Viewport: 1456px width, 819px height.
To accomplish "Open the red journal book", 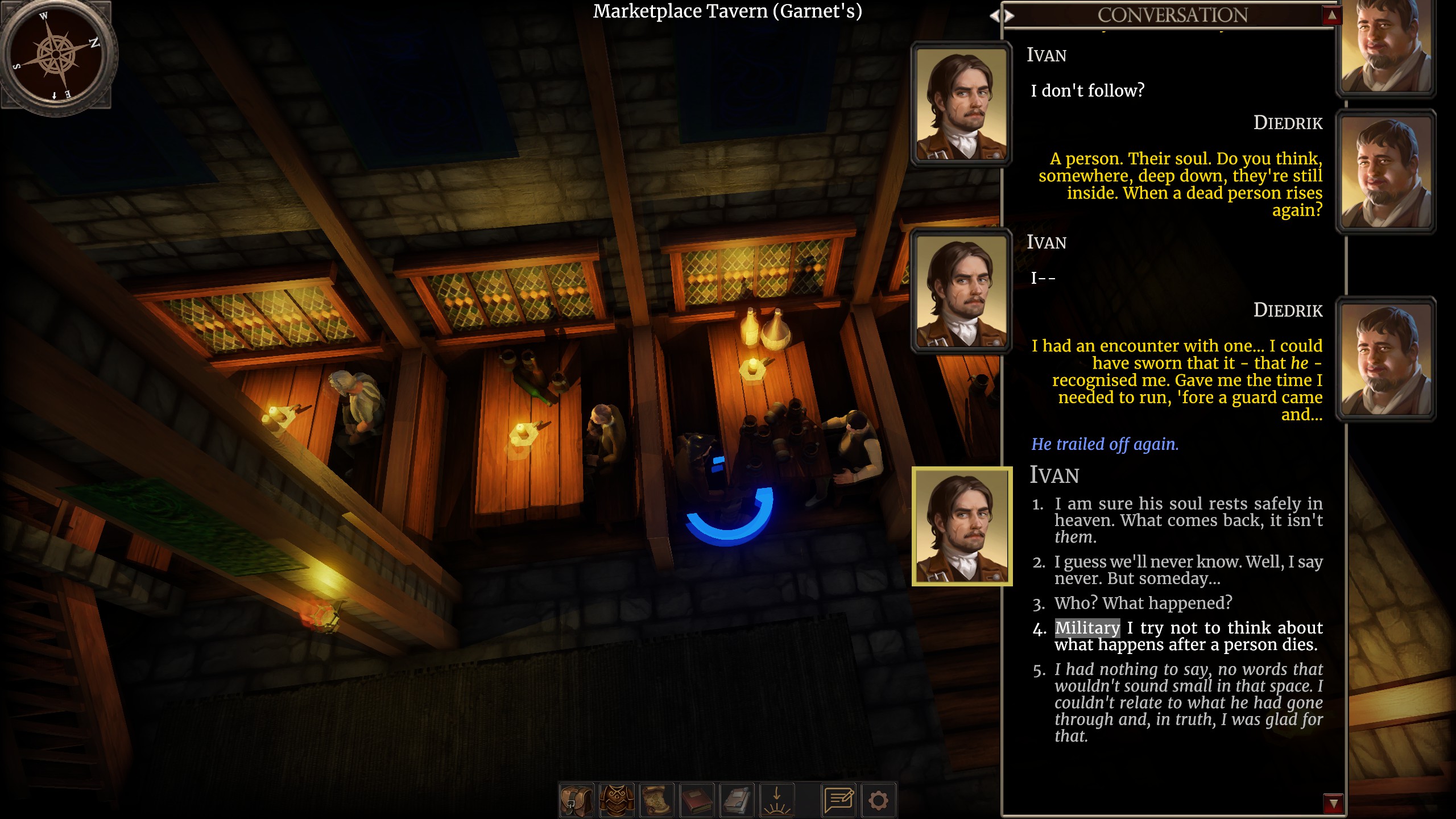I will pyautogui.click(x=697, y=800).
